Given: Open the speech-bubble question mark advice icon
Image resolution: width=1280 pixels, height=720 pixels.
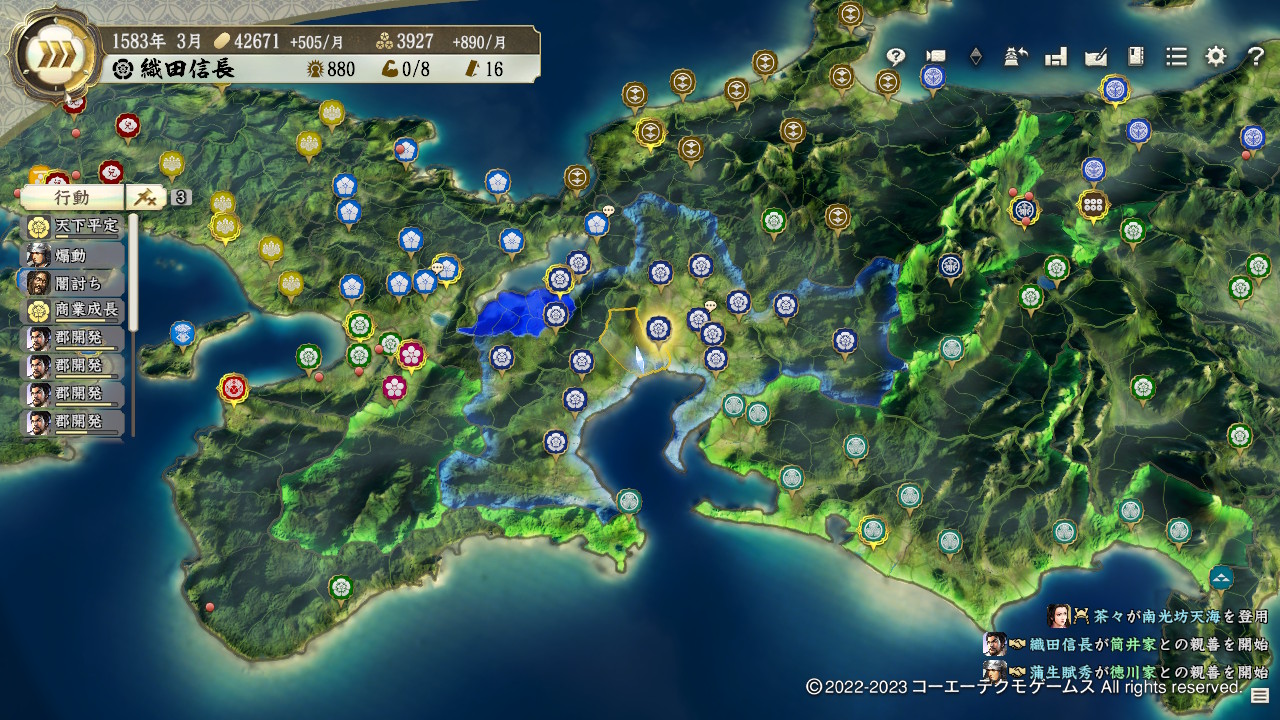Looking at the screenshot, I should coord(896,57).
